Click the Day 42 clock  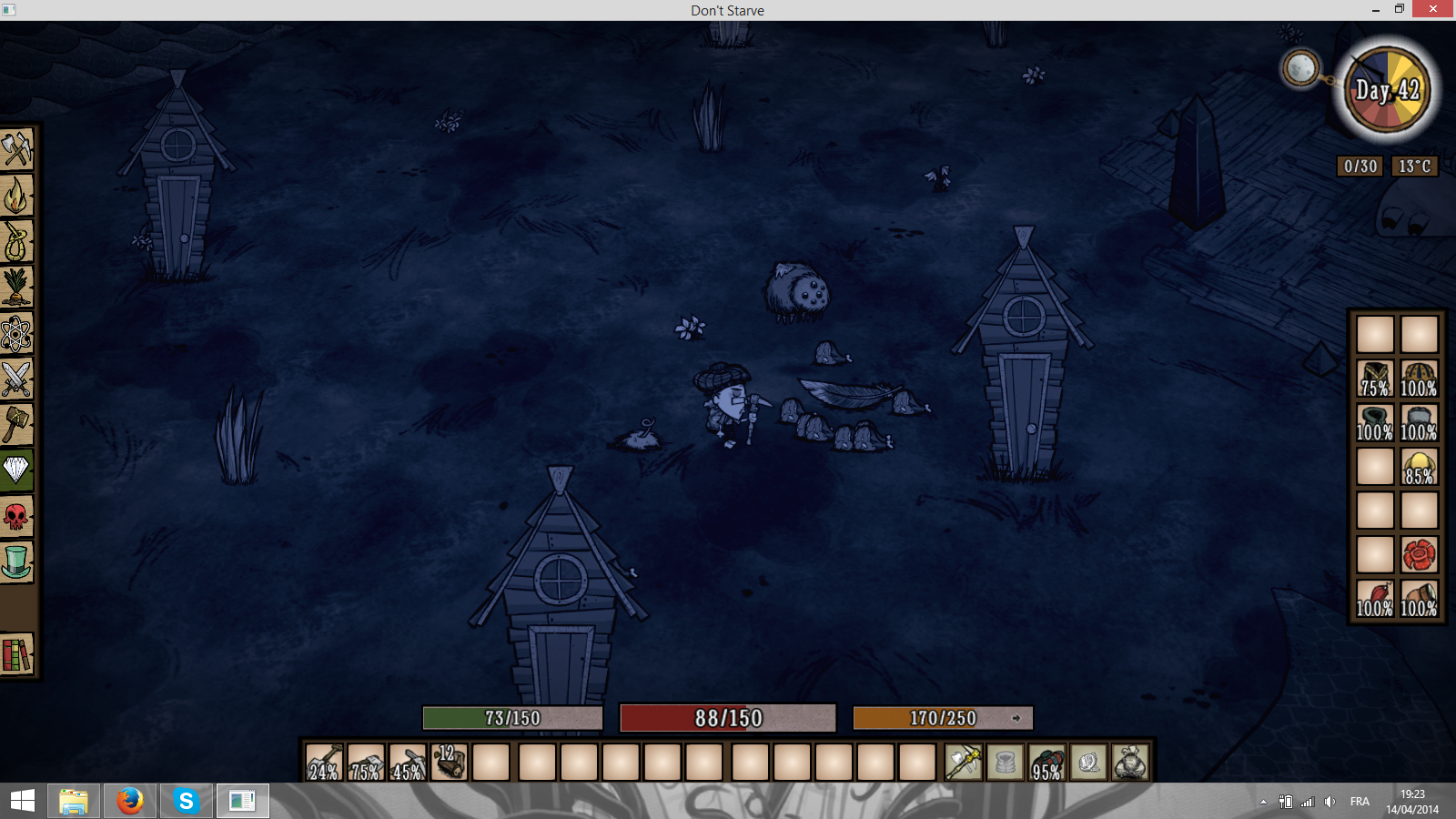pyautogui.click(x=1387, y=91)
